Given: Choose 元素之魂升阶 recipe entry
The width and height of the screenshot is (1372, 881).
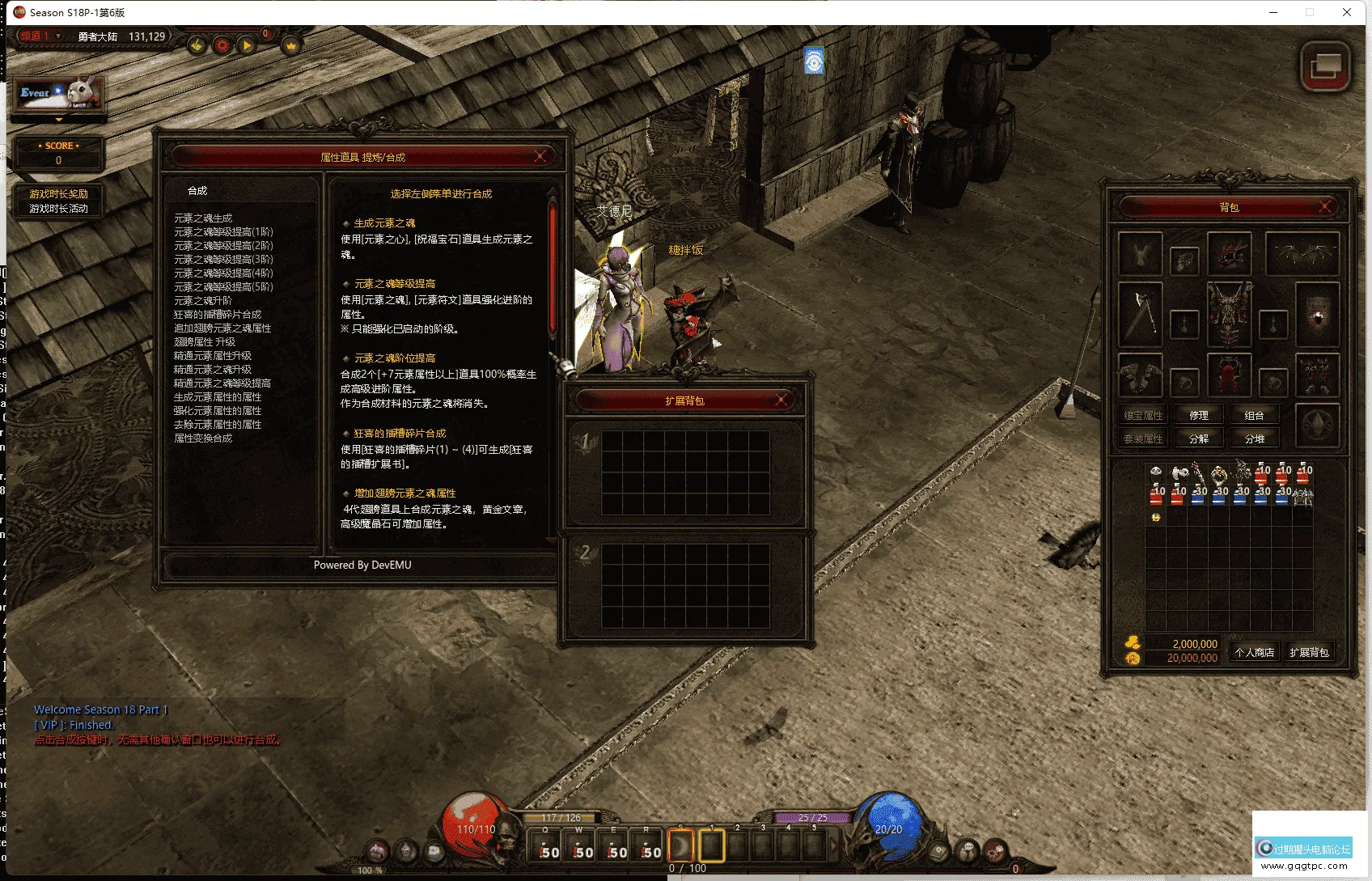Looking at the screenshot, I should 203,301.
